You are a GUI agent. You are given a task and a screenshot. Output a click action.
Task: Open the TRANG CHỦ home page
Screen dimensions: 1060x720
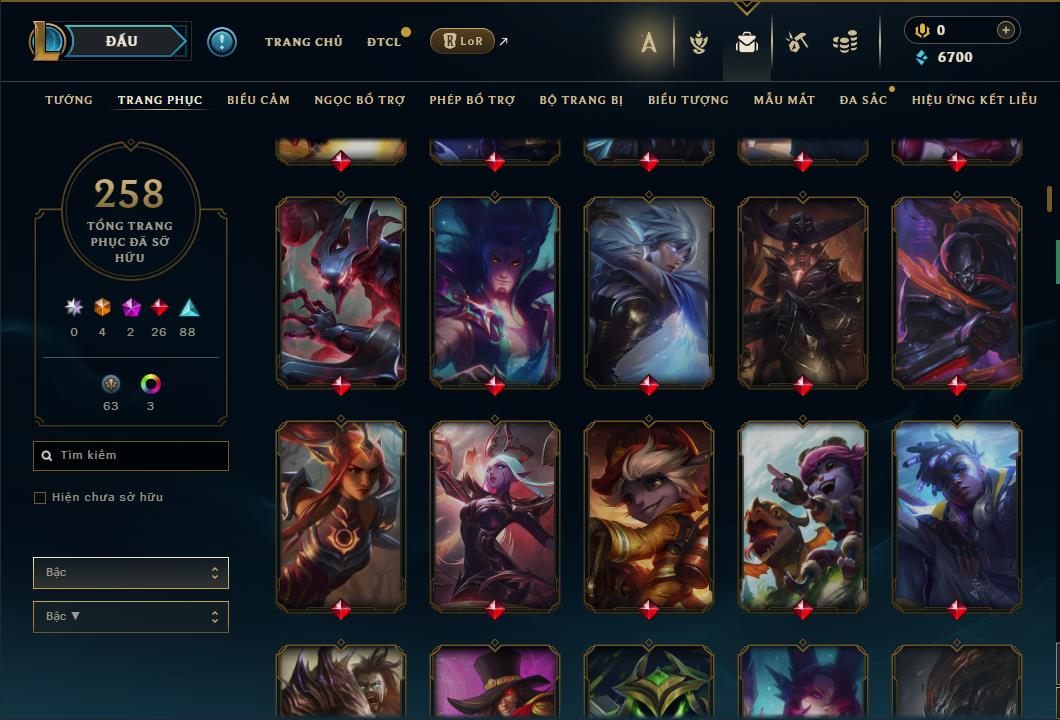[303, 42]
